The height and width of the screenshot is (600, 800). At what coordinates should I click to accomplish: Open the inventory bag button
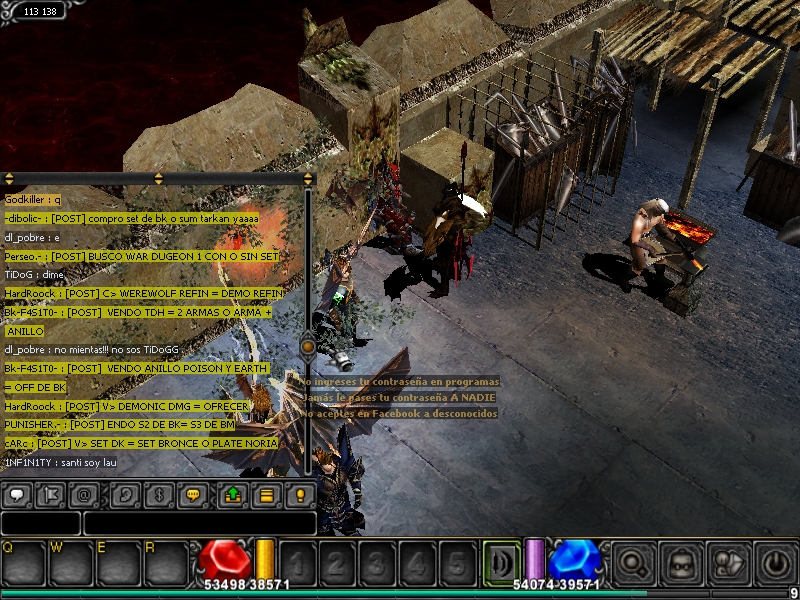click(683, 562)
